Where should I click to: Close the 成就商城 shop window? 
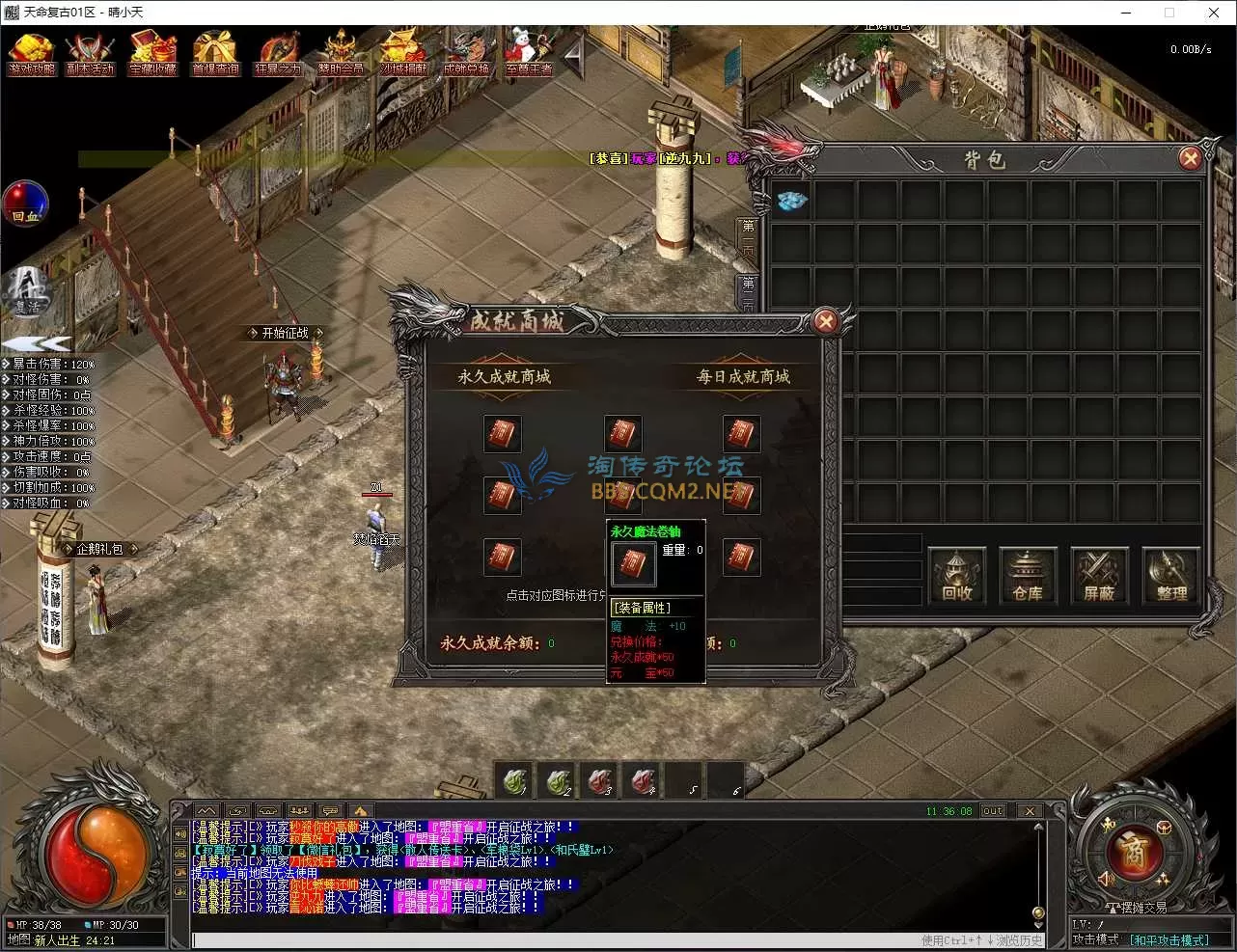(825, 321)
